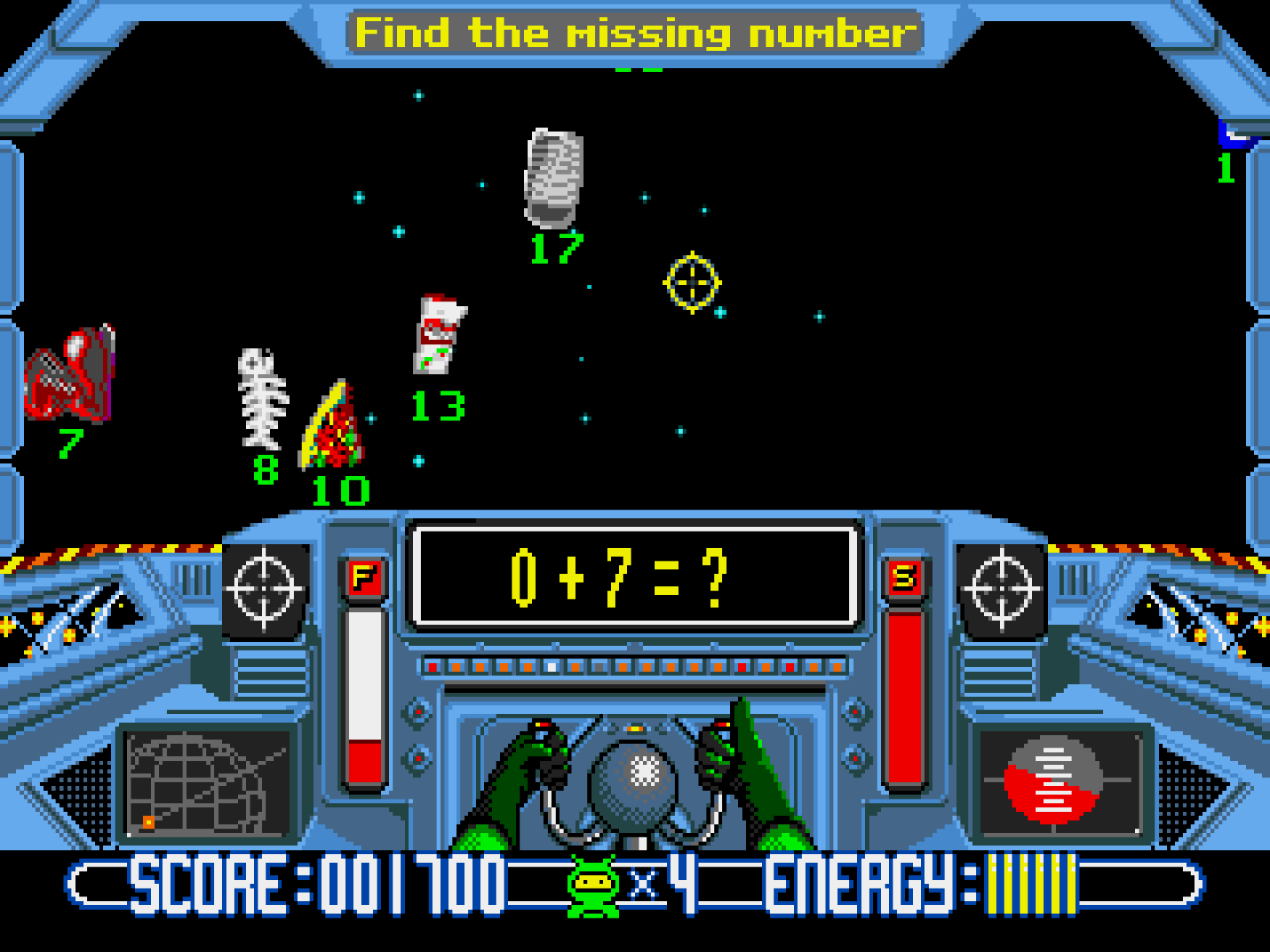Activate the white lit button on the indicator strip
The image size is (1270, 952).
click(551, 666)
